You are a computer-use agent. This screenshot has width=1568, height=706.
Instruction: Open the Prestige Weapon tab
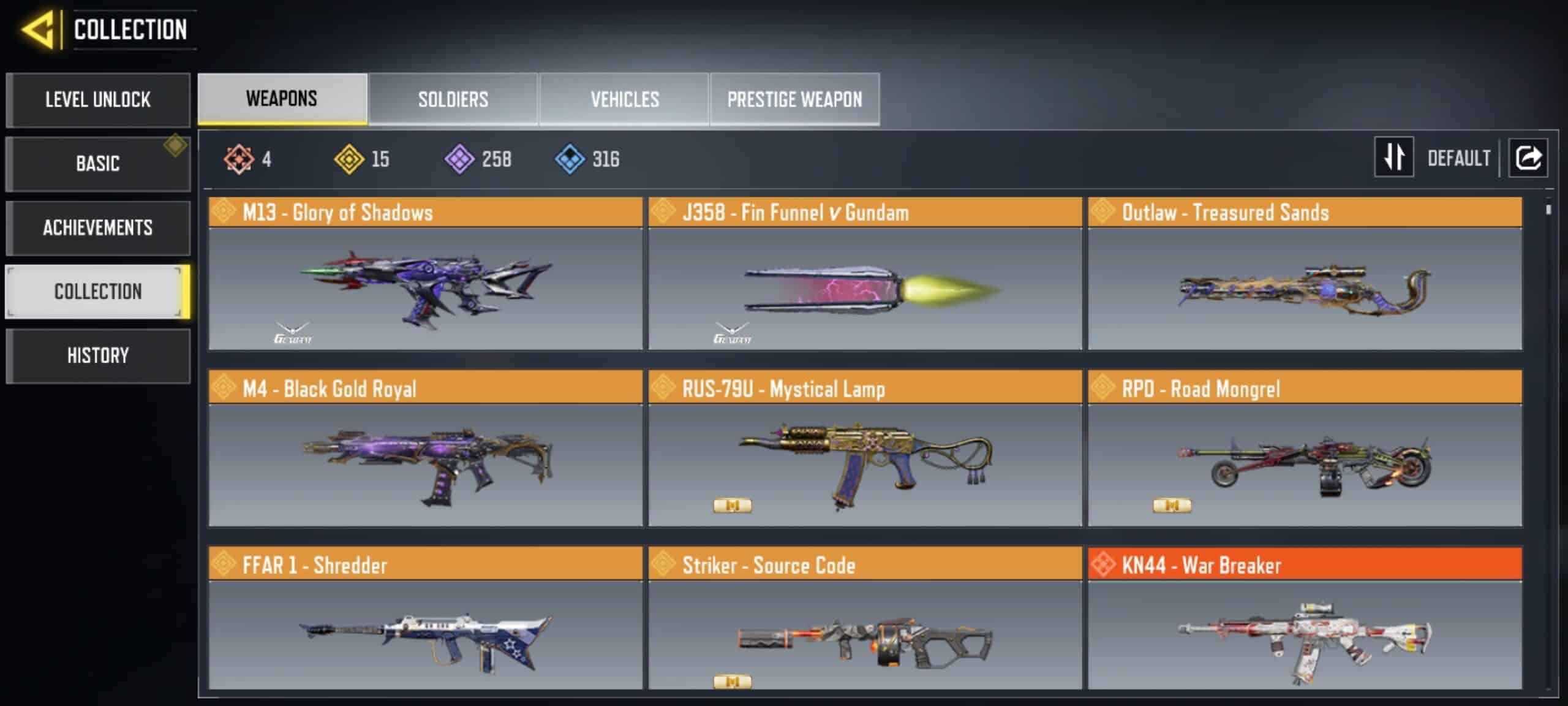(794, 99)
